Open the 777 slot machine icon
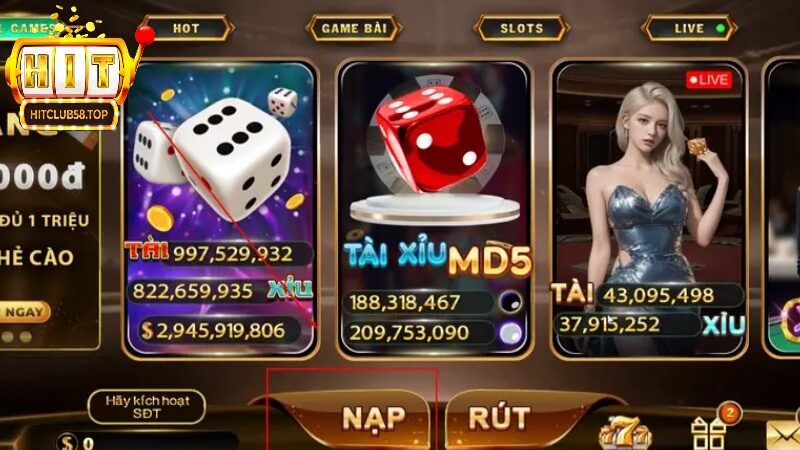This screenshot has width=800, height=450. (x=624, y=433)
